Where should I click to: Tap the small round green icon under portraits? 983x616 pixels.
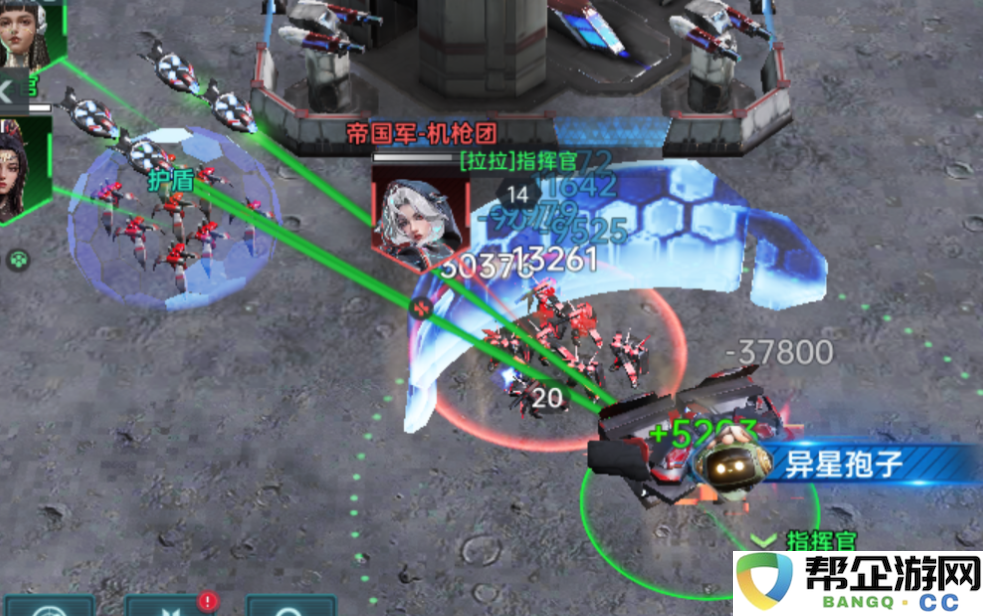click(18, 261)
